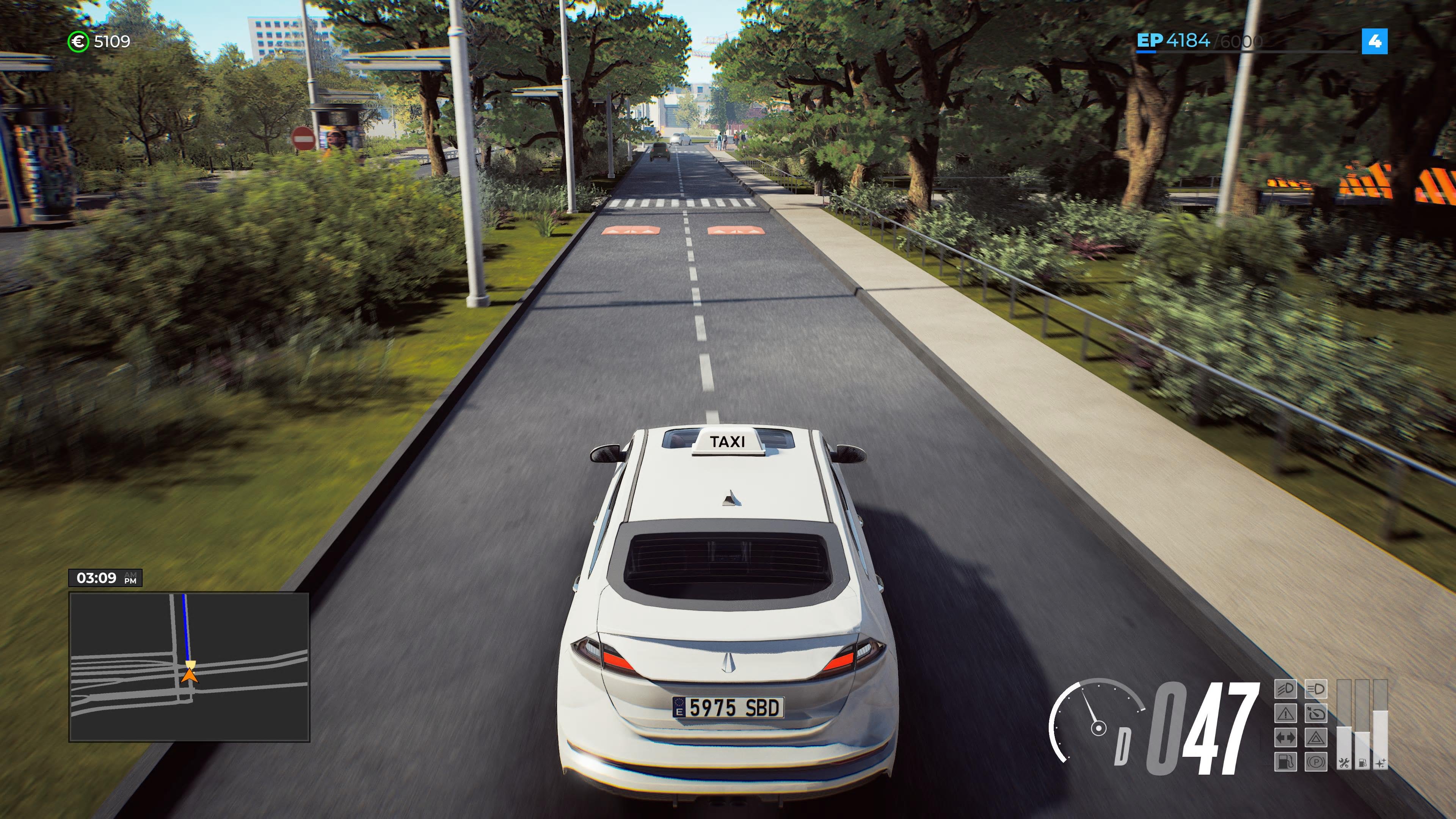Click the engine warning triangle indicator
The width and height of the screenshot is (1456, 819).
[x=1286, y=713]
